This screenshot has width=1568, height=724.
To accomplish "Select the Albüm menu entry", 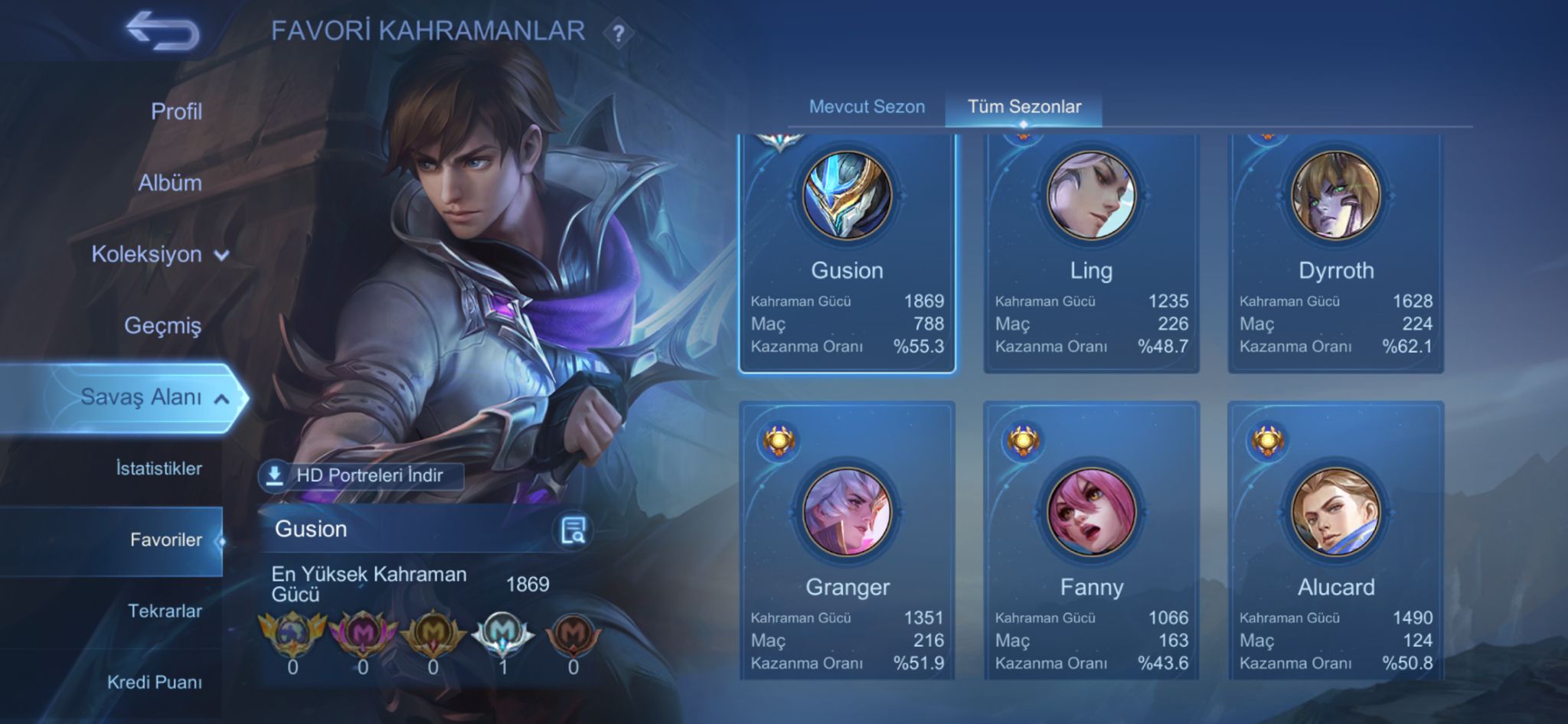I will [x=170, y=183].
